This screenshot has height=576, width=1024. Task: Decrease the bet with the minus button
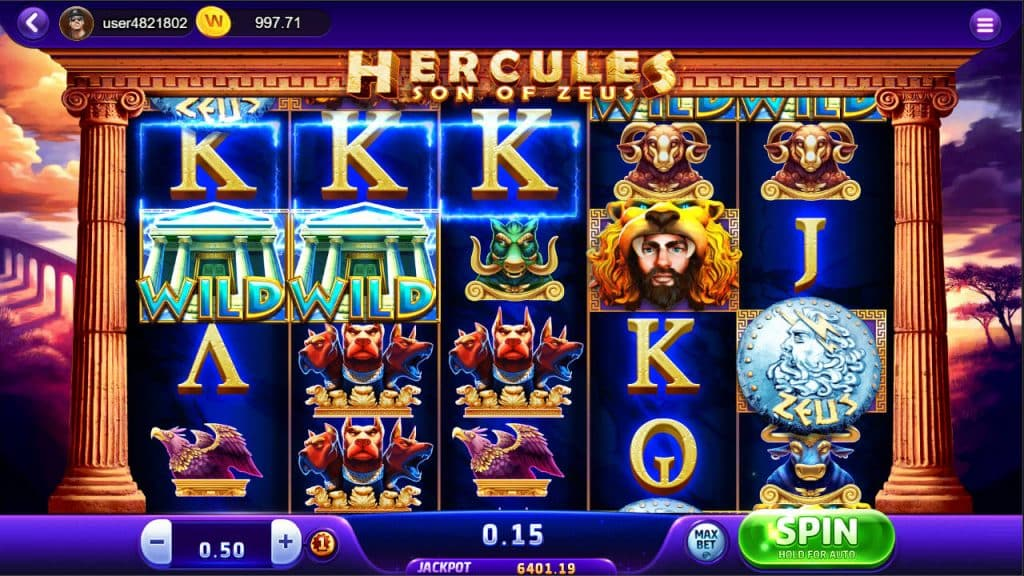pyautogui.click(x=157, y=545)
